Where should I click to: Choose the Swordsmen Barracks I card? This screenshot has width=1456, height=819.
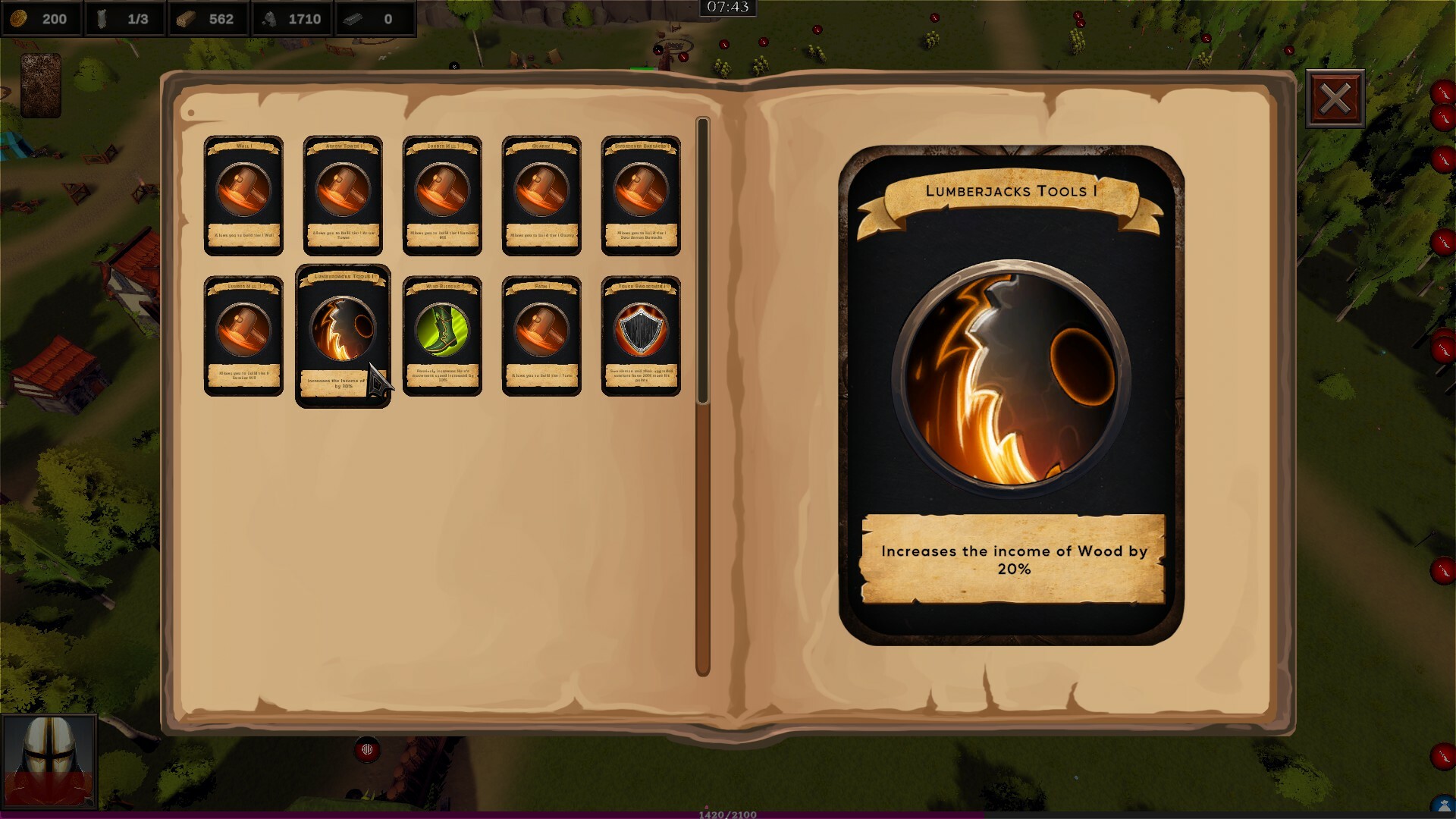coord(641,196)
